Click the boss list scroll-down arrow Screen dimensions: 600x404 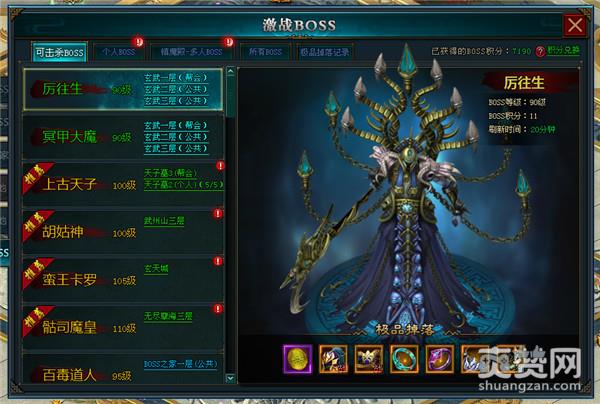click(232, 375)
